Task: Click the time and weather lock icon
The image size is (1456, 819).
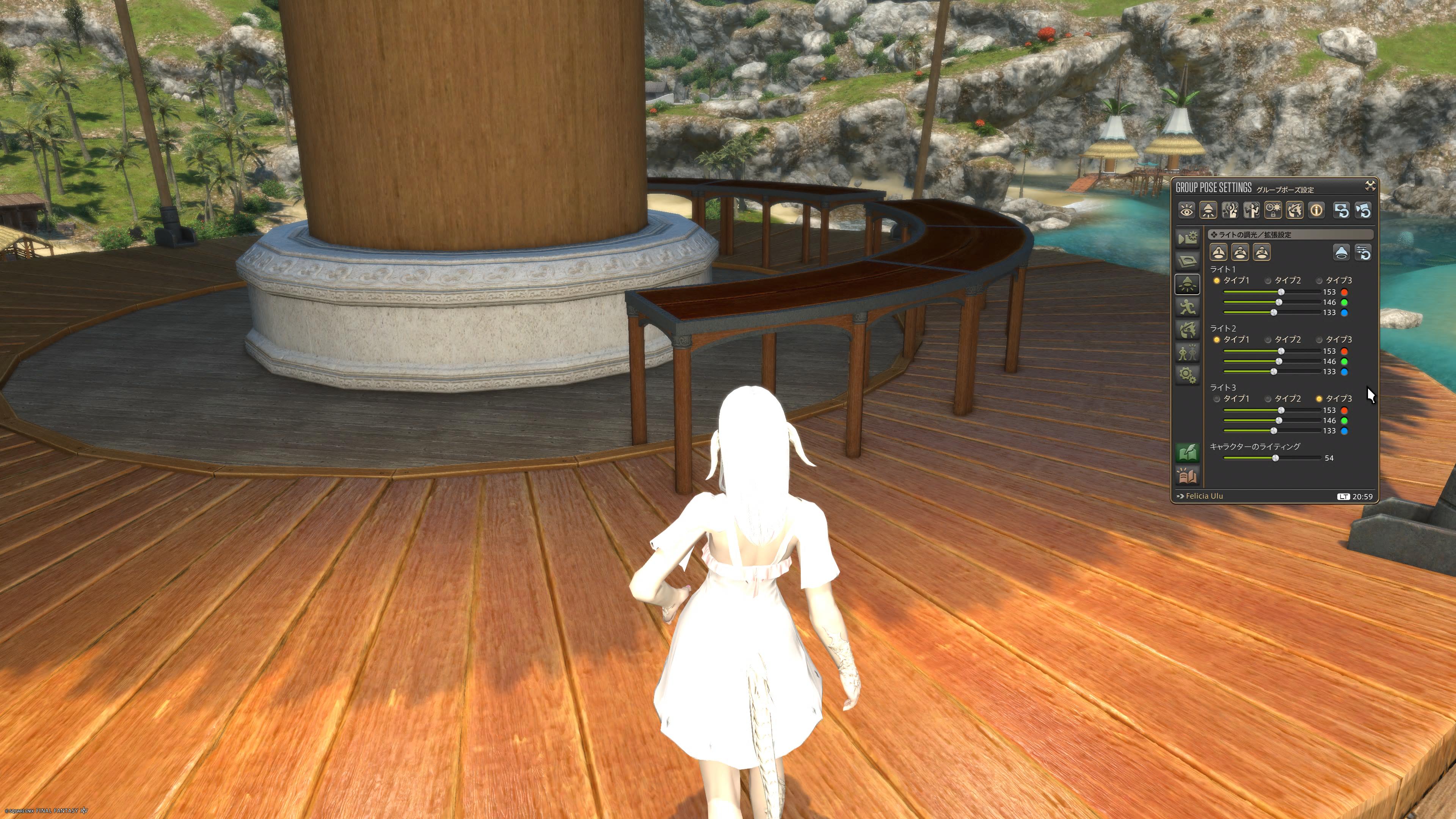Action: pyautogui.click(x=1273, y=211)
